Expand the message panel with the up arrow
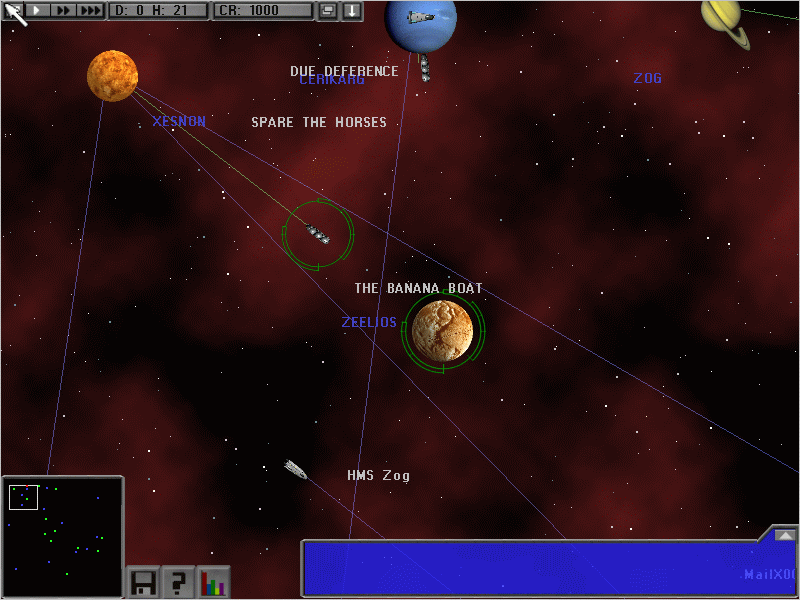 pyautogui.click(x=783, y=535)
